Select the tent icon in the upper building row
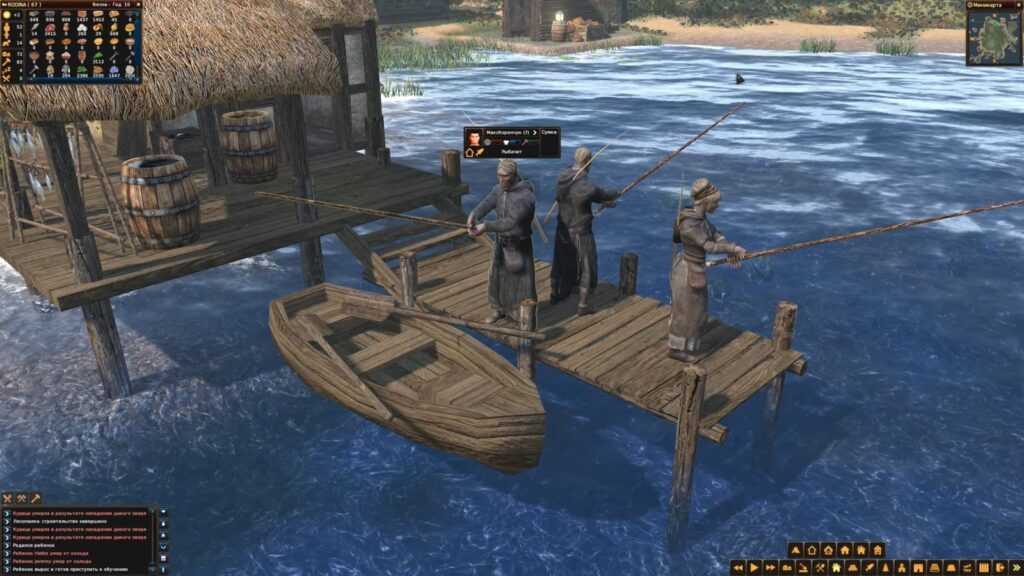This screenshot has width=1024, height=576. pyautogui.click(x=795, y=550)
